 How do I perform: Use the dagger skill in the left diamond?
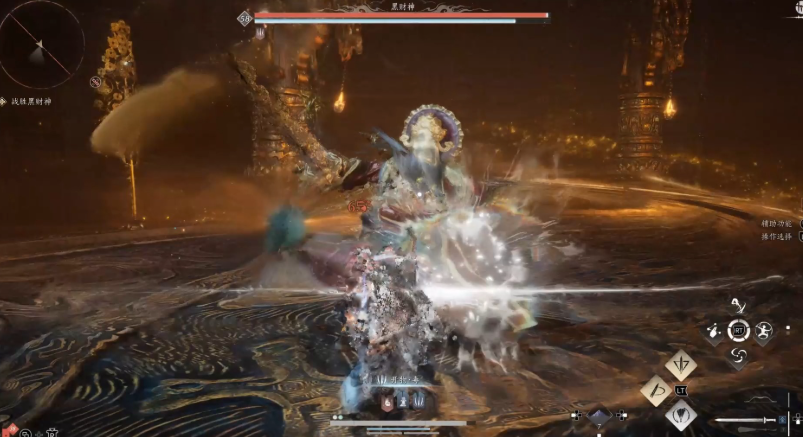(x=656, y=389)
